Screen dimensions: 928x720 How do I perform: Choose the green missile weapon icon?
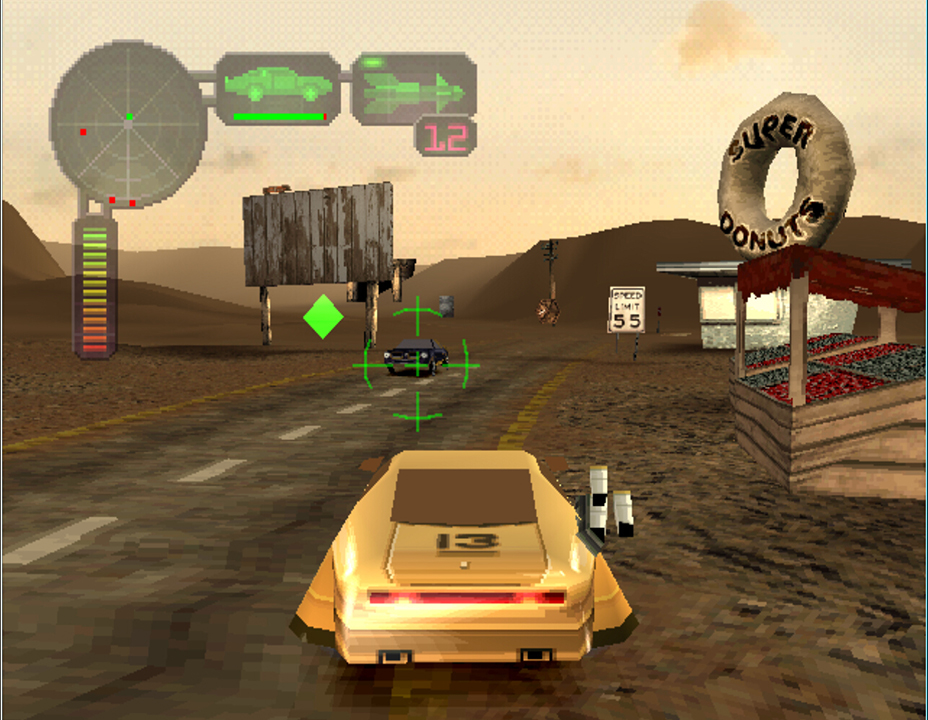(x=413, y=90)
